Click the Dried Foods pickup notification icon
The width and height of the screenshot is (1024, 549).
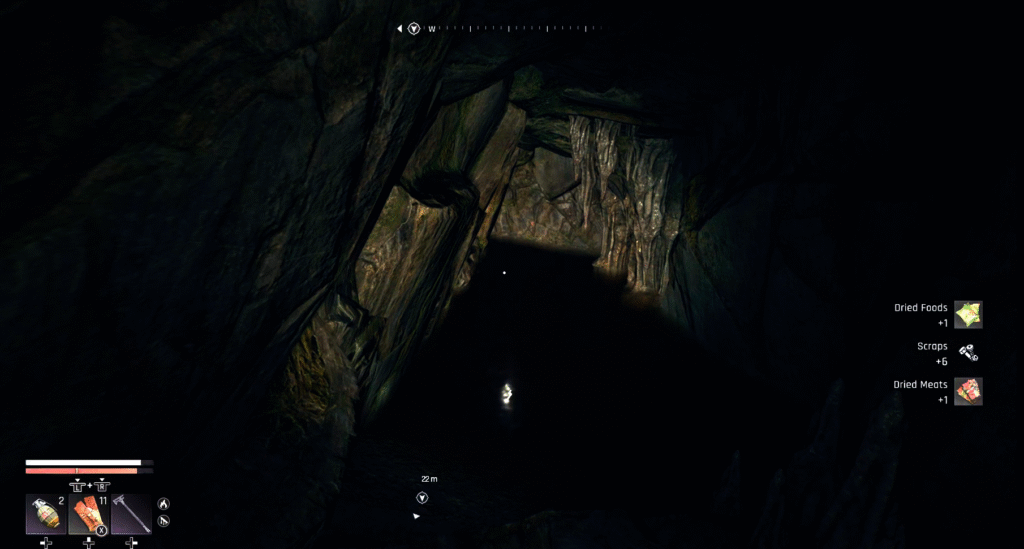968,315
